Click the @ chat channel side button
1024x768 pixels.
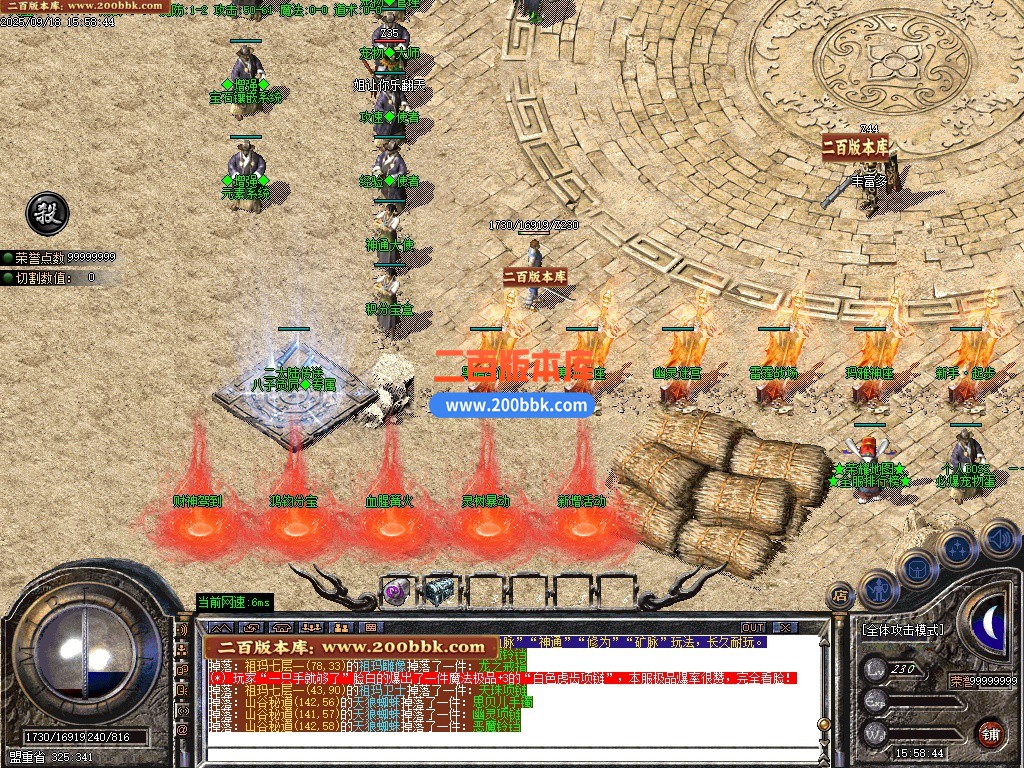coord(182,730)
